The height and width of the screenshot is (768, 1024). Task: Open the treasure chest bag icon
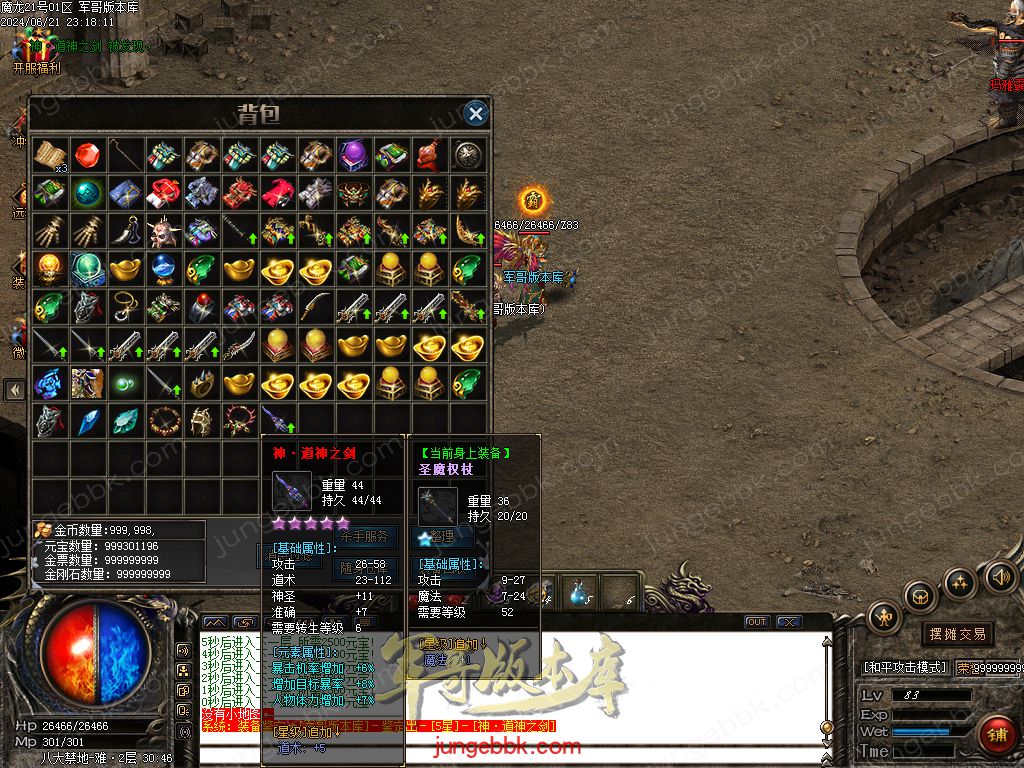coord(920,596)
